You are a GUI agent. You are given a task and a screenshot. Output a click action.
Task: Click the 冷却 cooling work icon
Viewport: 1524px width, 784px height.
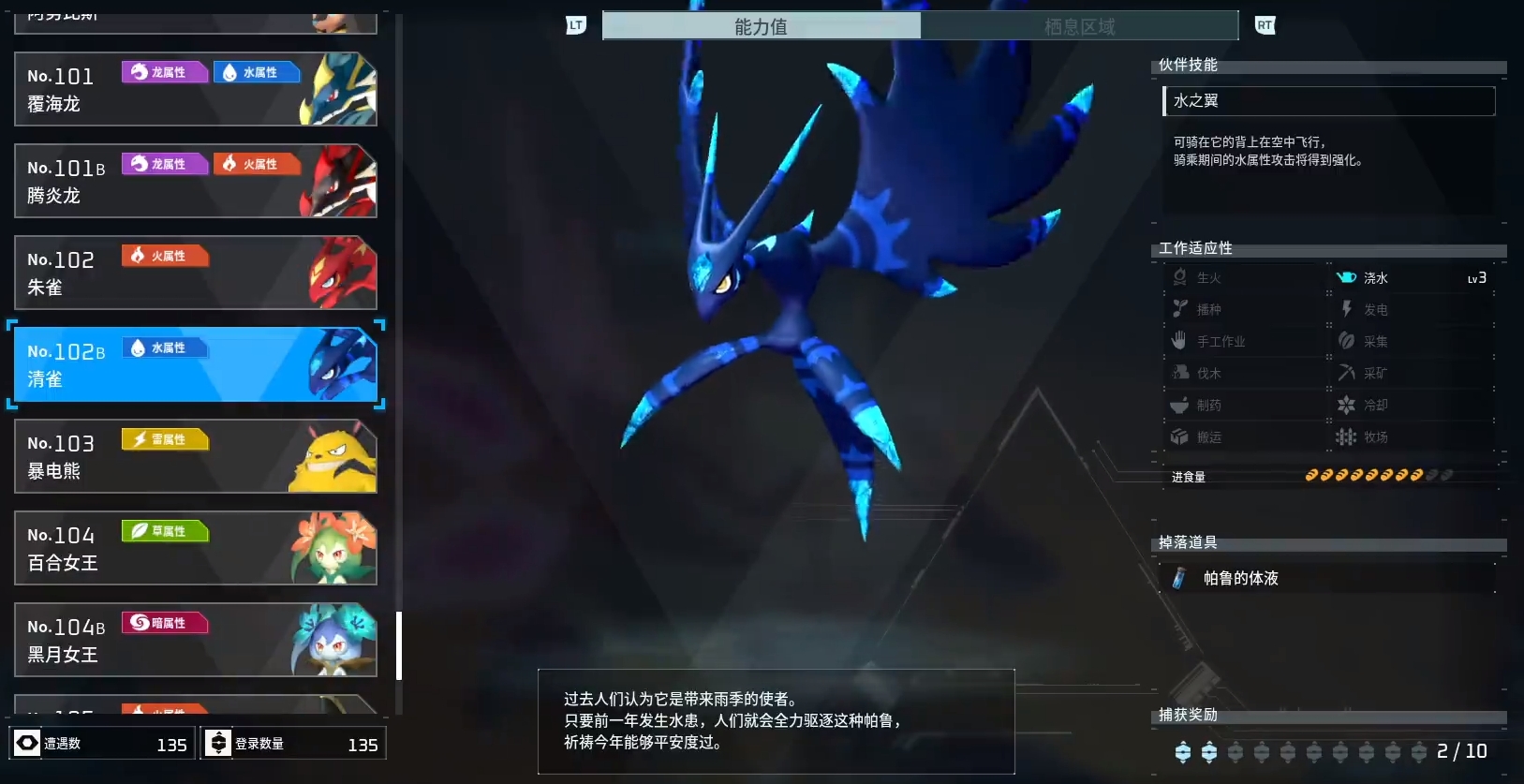(x=1346, y=404)
